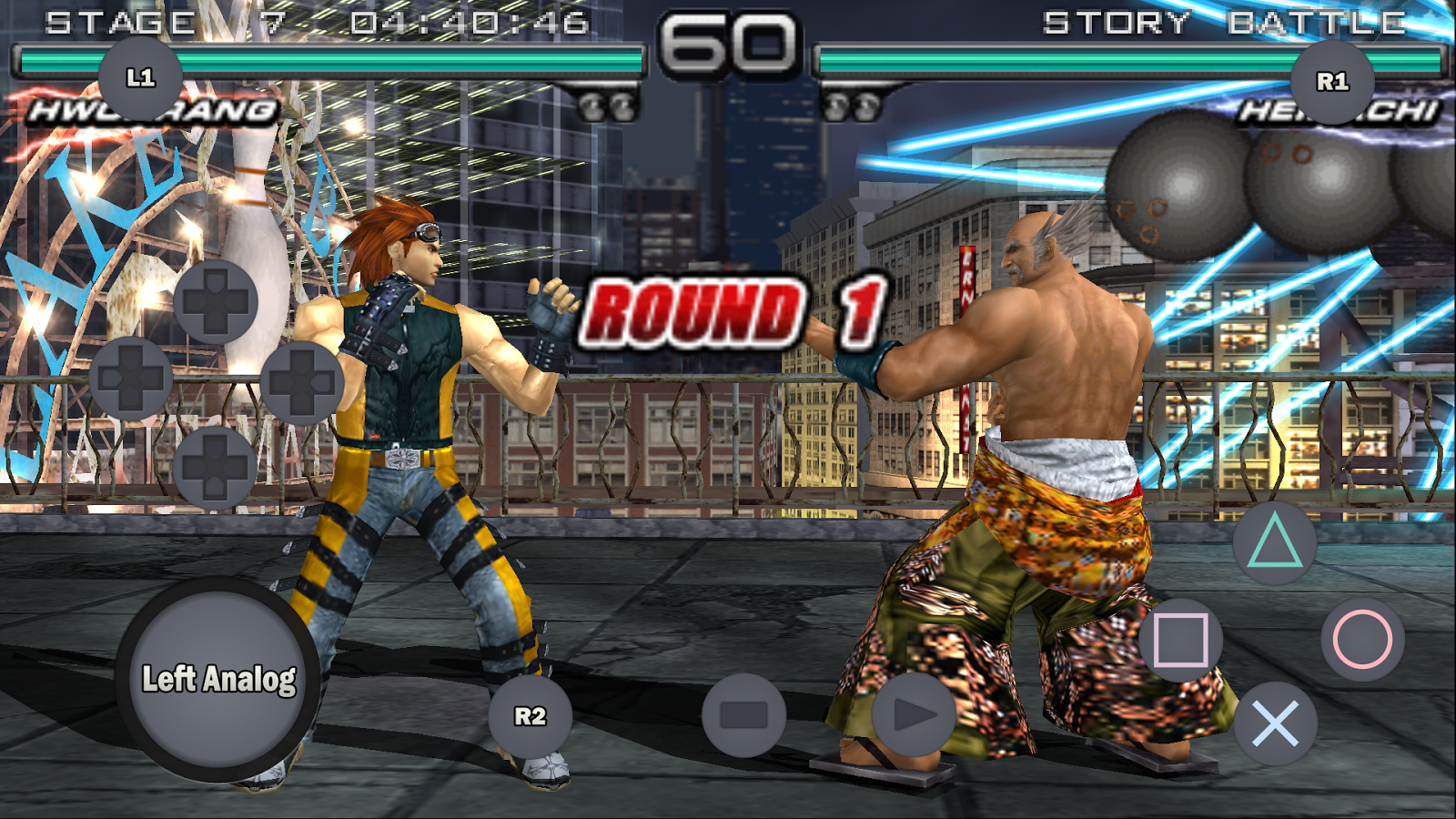Tap the D-pad right arrow

(301, 382)
